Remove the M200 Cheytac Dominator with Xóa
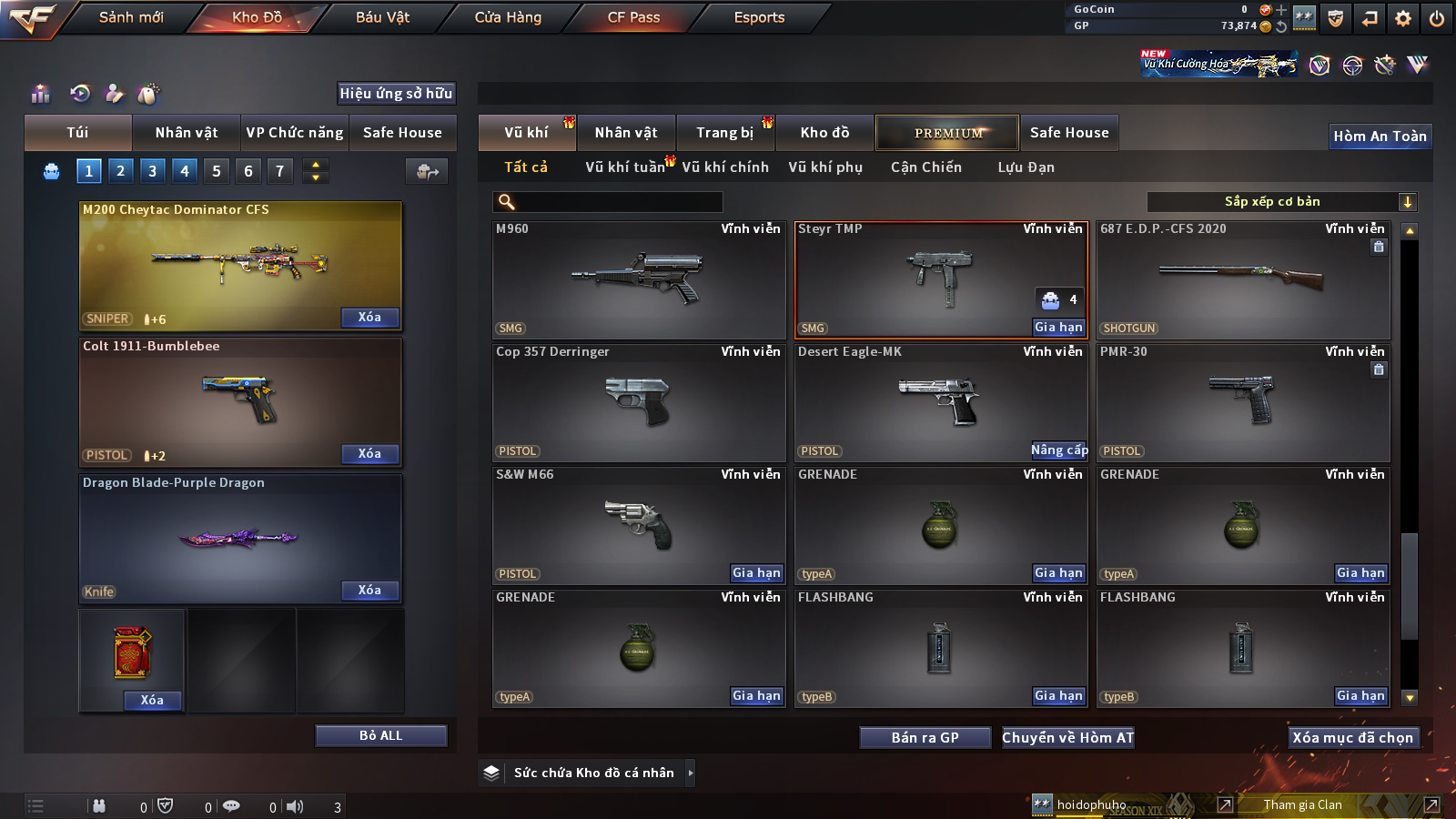Image resolution: width=1456 pixels, height=819 pixels. pyautogui.click(x=369, y=318)
